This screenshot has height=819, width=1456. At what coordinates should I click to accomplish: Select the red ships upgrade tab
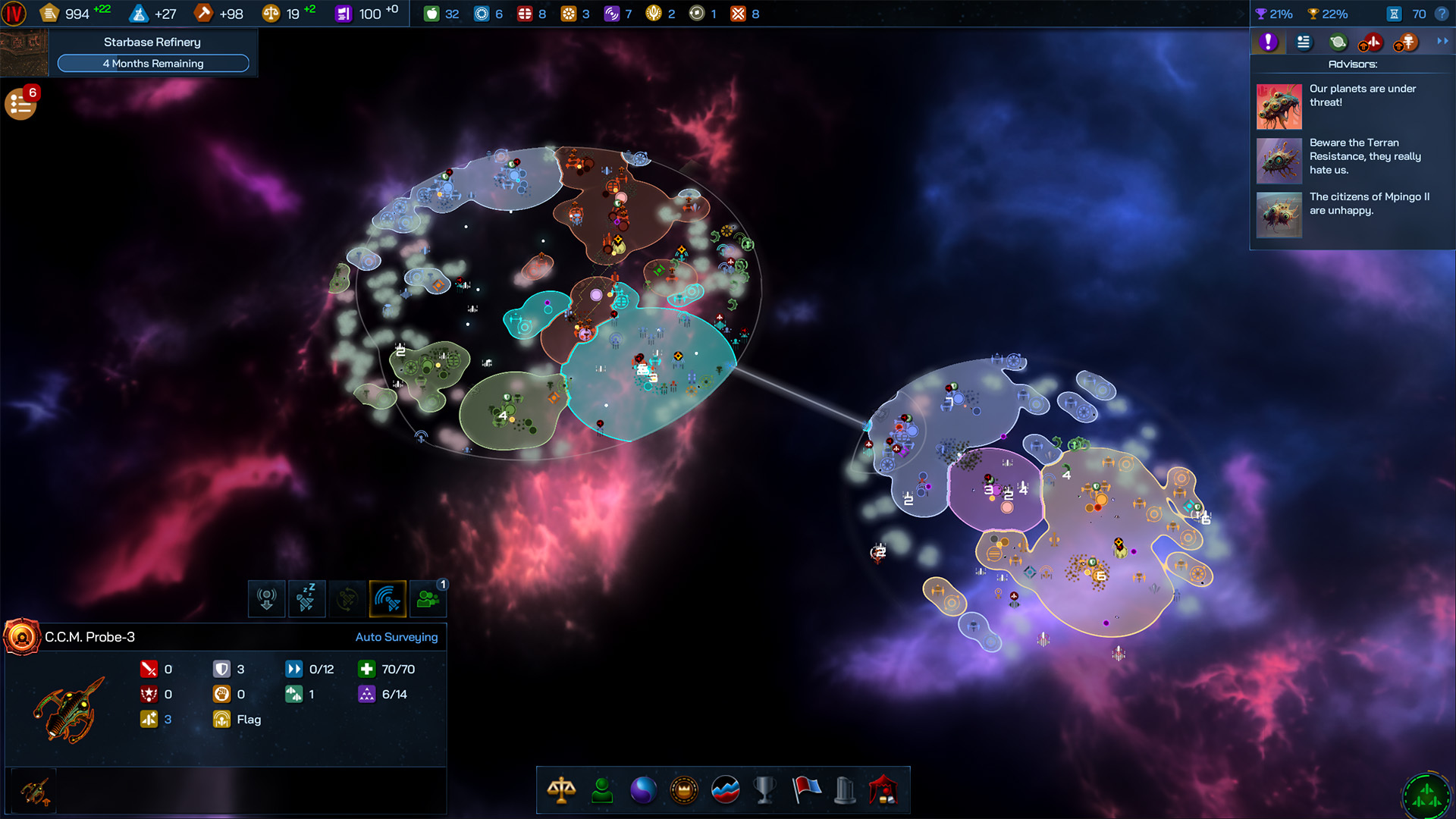(1373, 42)
